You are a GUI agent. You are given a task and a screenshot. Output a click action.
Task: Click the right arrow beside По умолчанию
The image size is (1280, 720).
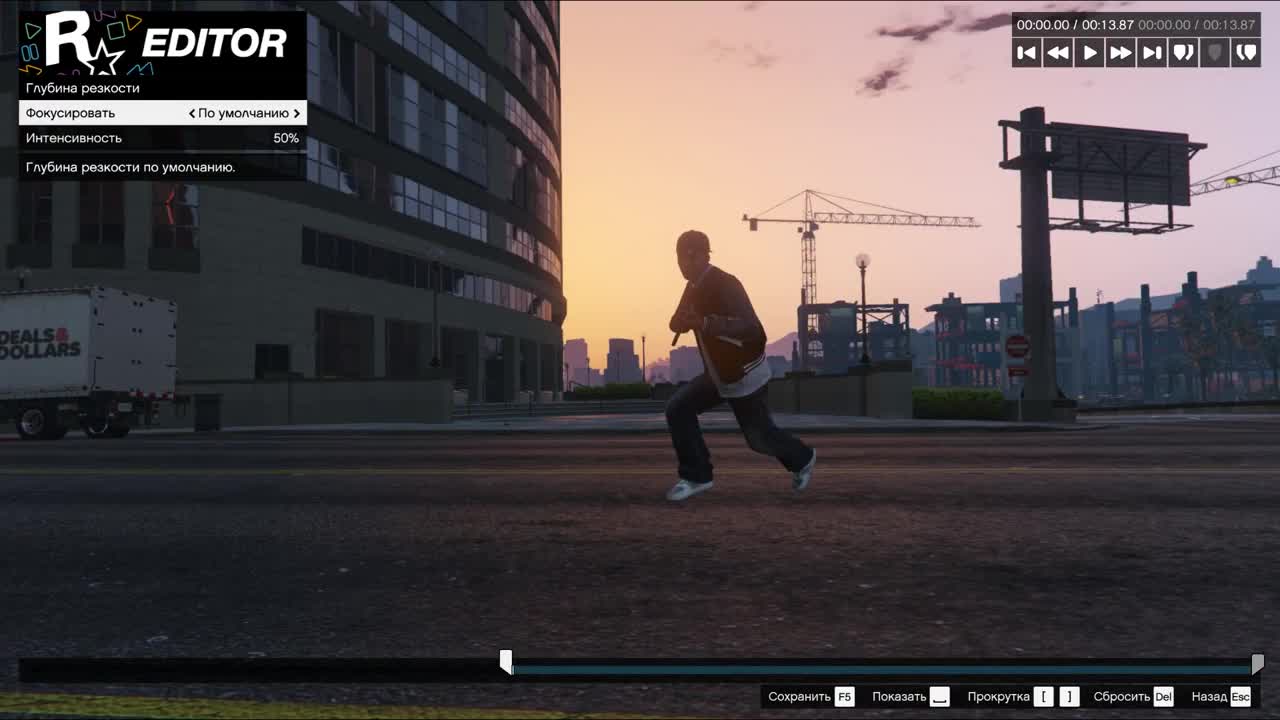click(297, 113)
